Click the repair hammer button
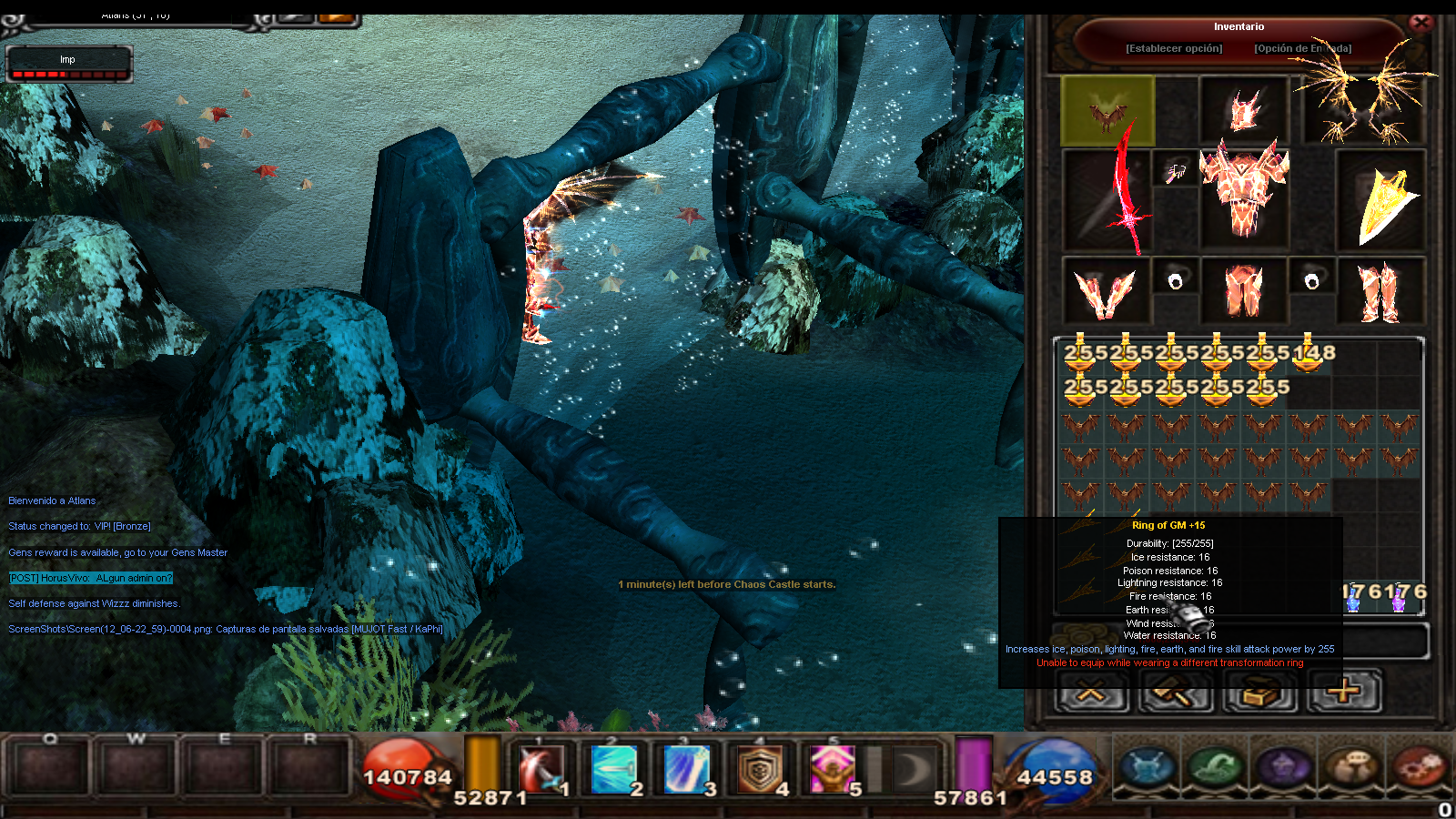Screen dimensions: 1456x819 1176,693
